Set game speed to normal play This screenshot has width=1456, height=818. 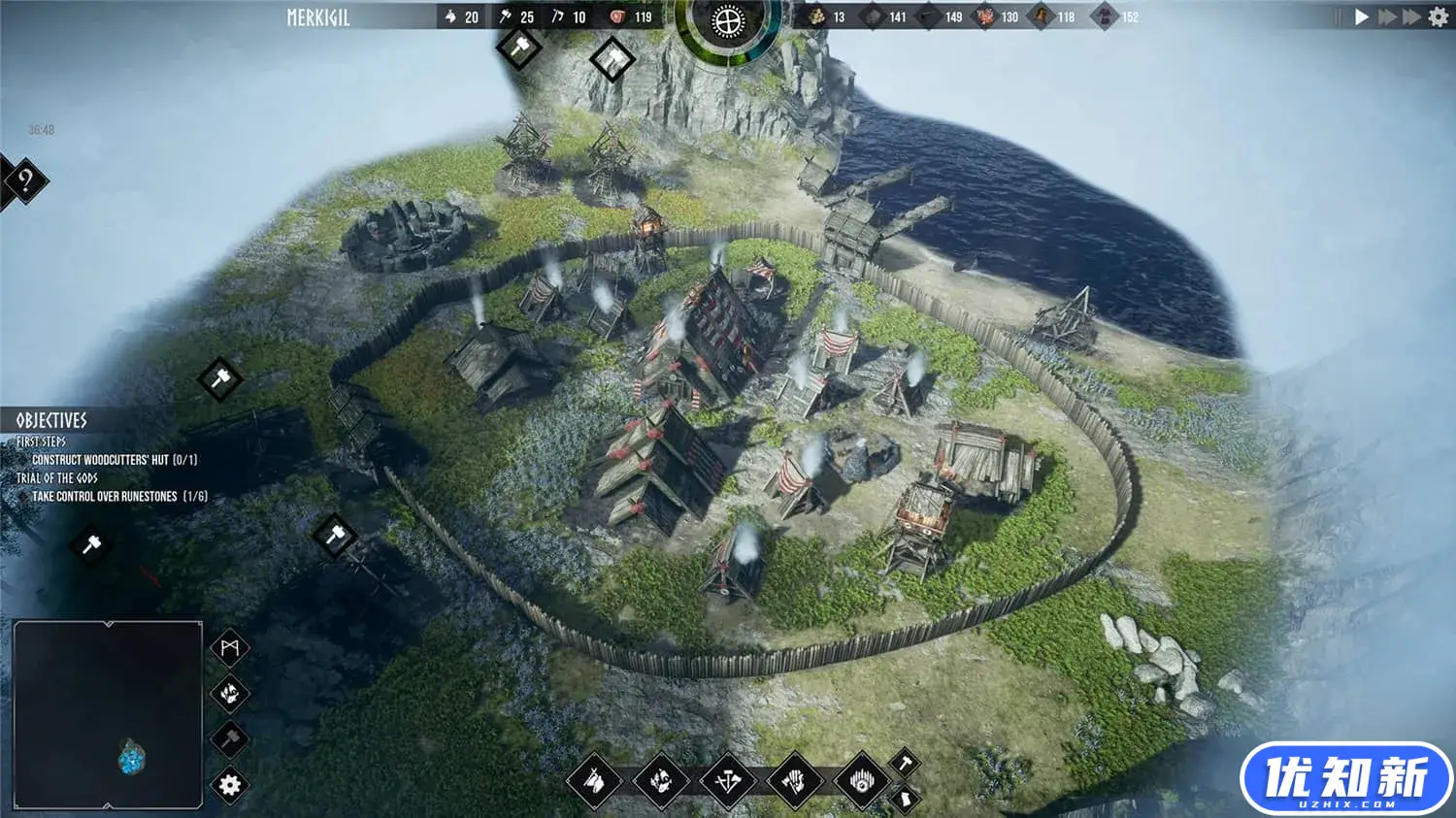(x=1362, y=16)
